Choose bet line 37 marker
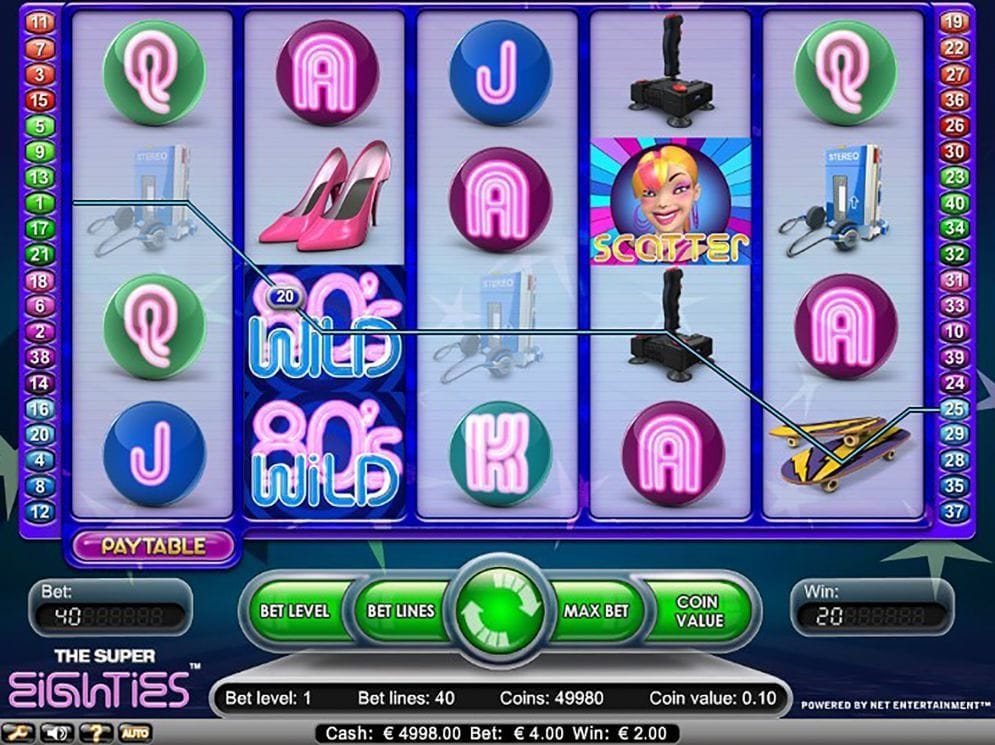This screenshot has height=745, width=995. (954, 512)
